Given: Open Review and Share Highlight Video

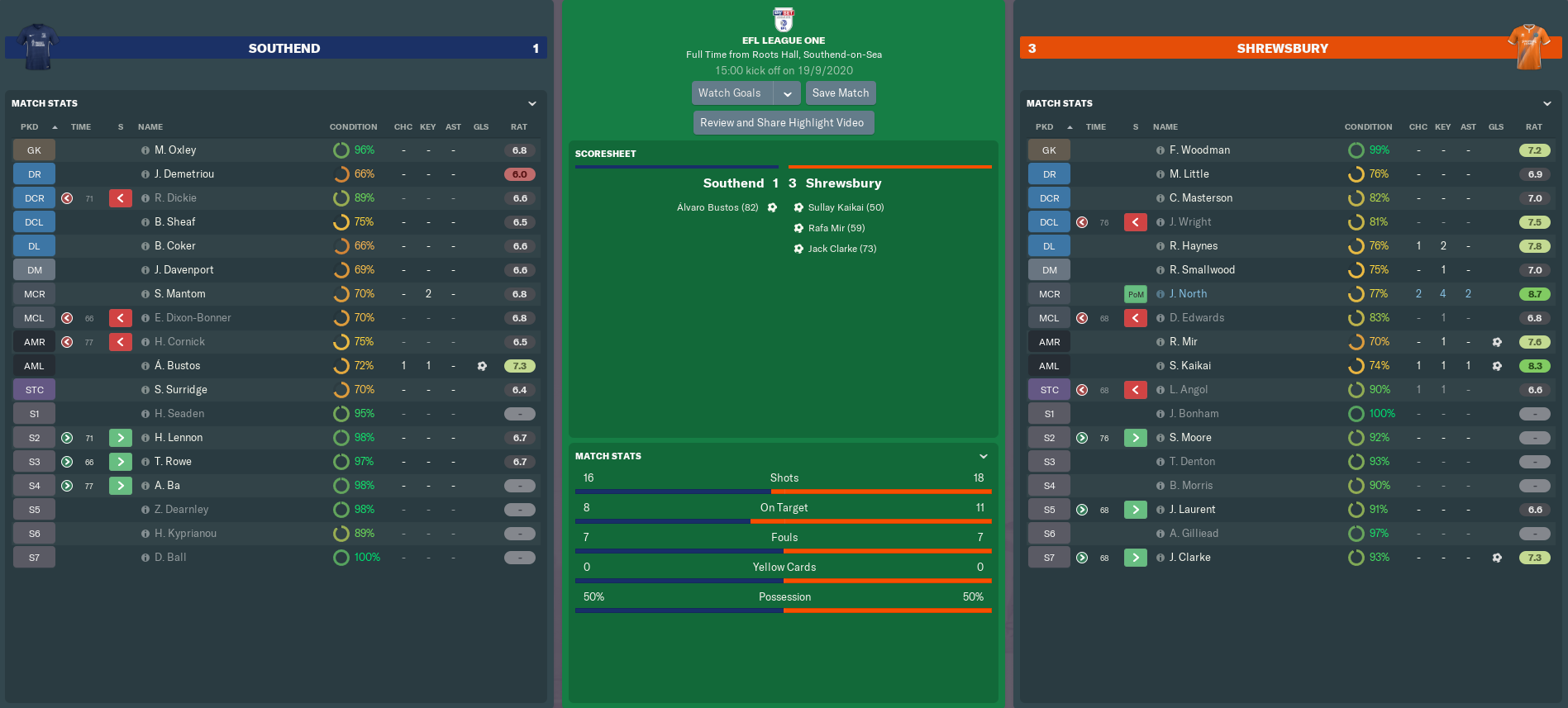Looking at the screenshot, I should pyautogui.click(x=782, y=123).
